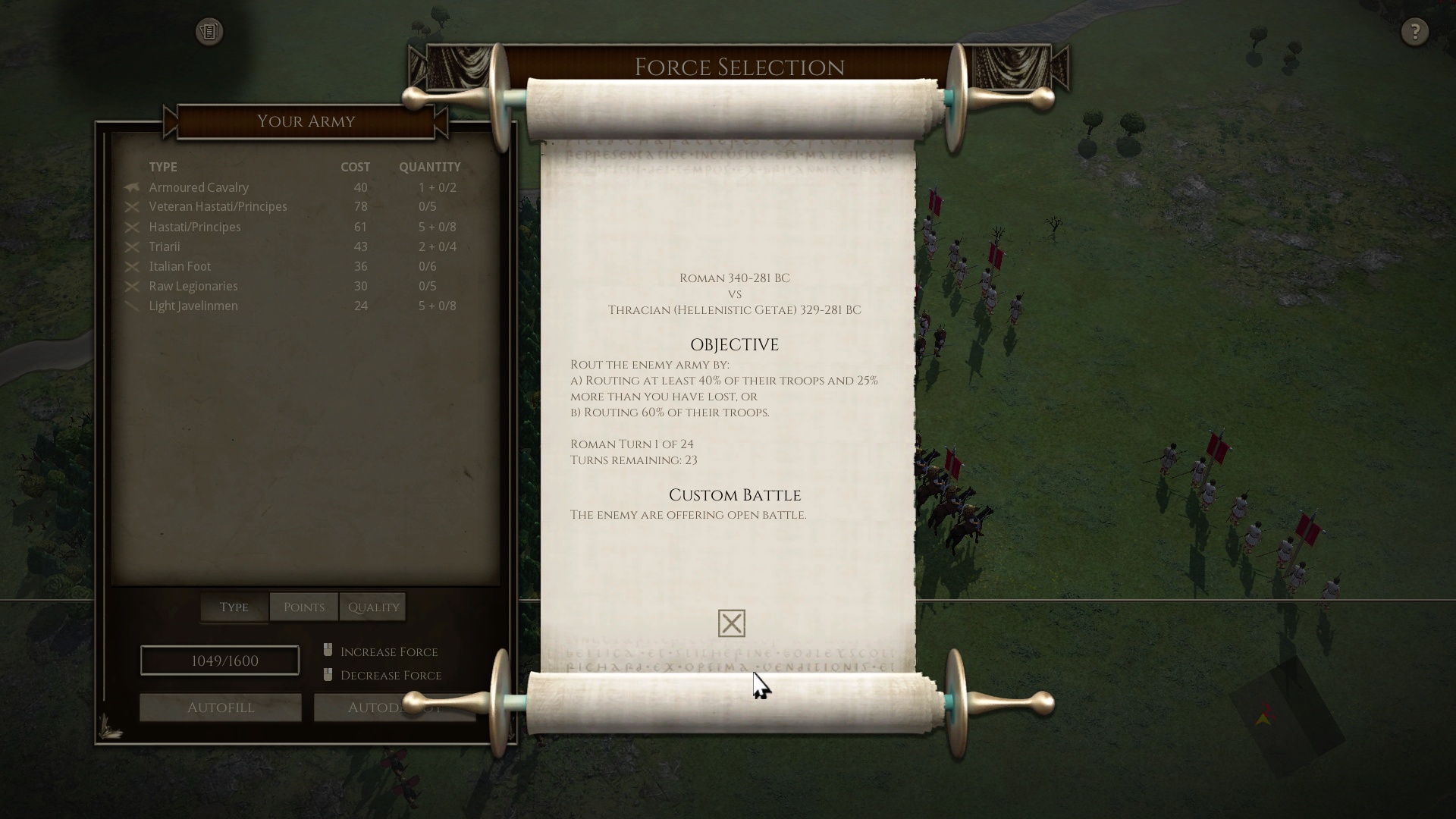Select the Type sorting tab
1456x819 pixels.
[233, 607]
